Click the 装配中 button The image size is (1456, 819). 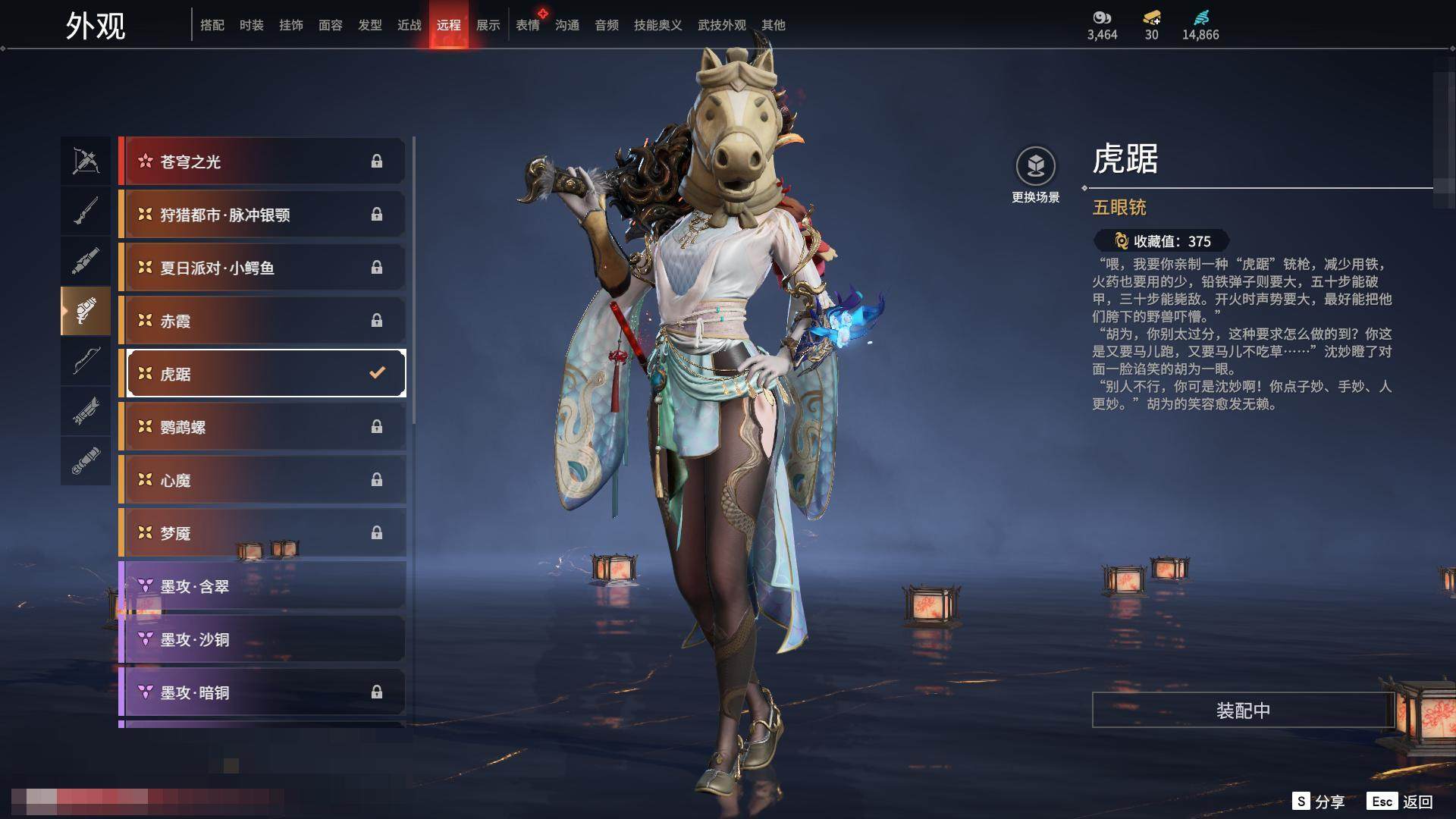pos(1242,711)
